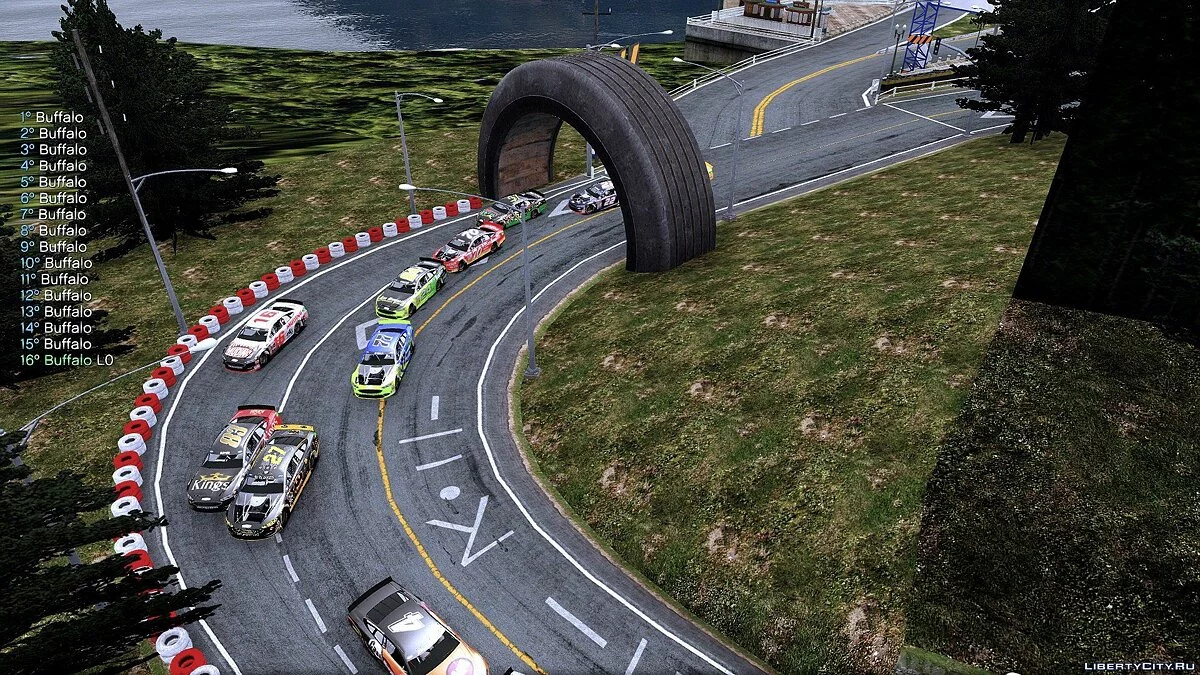
Task: Open the LibertyCity.ru watermark link
Action: click(x=1138, y=665)
